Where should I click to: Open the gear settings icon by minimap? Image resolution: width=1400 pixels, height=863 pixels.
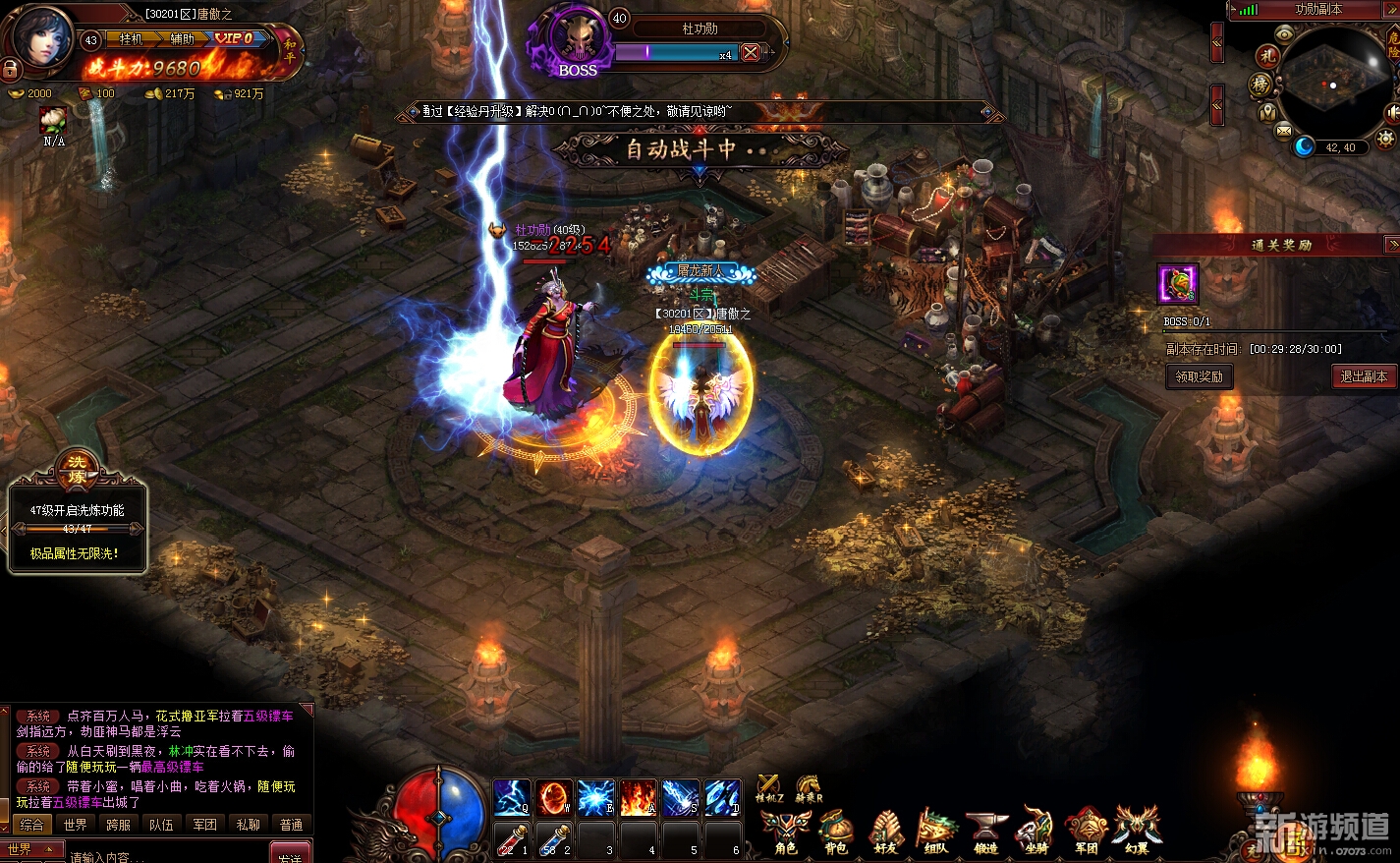[x=1387, y=139]
